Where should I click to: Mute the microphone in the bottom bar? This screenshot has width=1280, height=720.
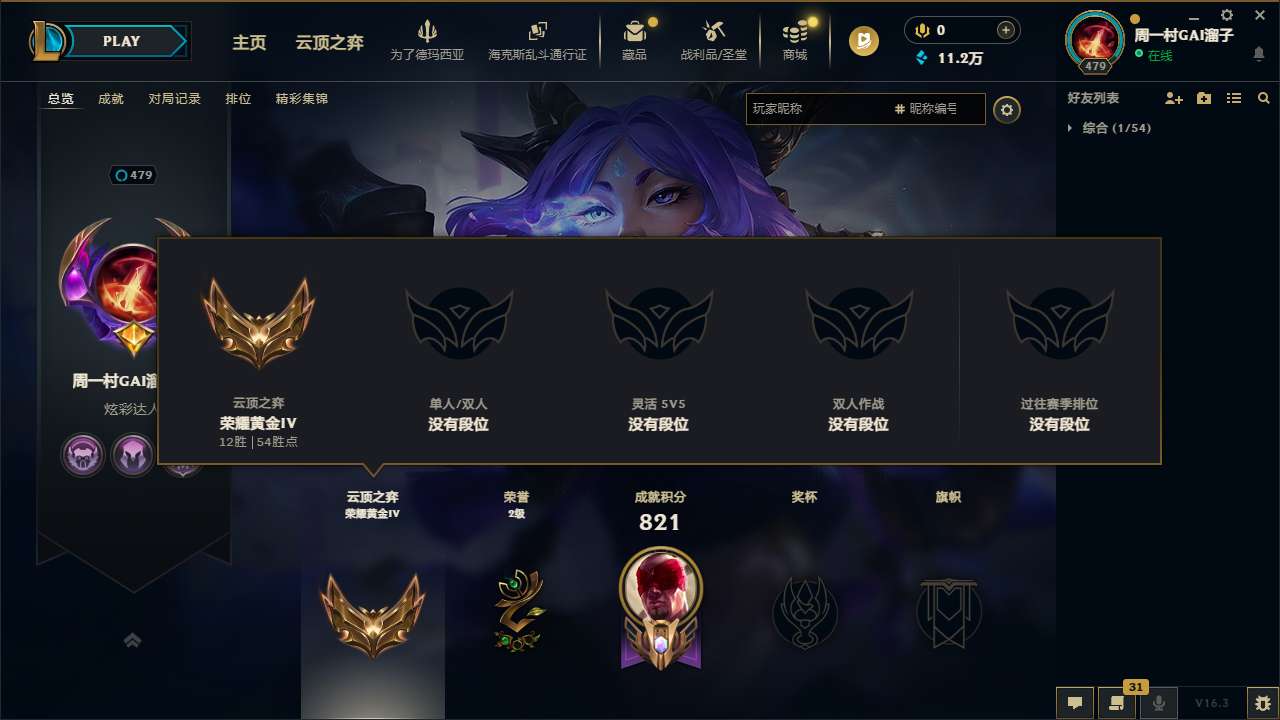[x=1158, y=703]
